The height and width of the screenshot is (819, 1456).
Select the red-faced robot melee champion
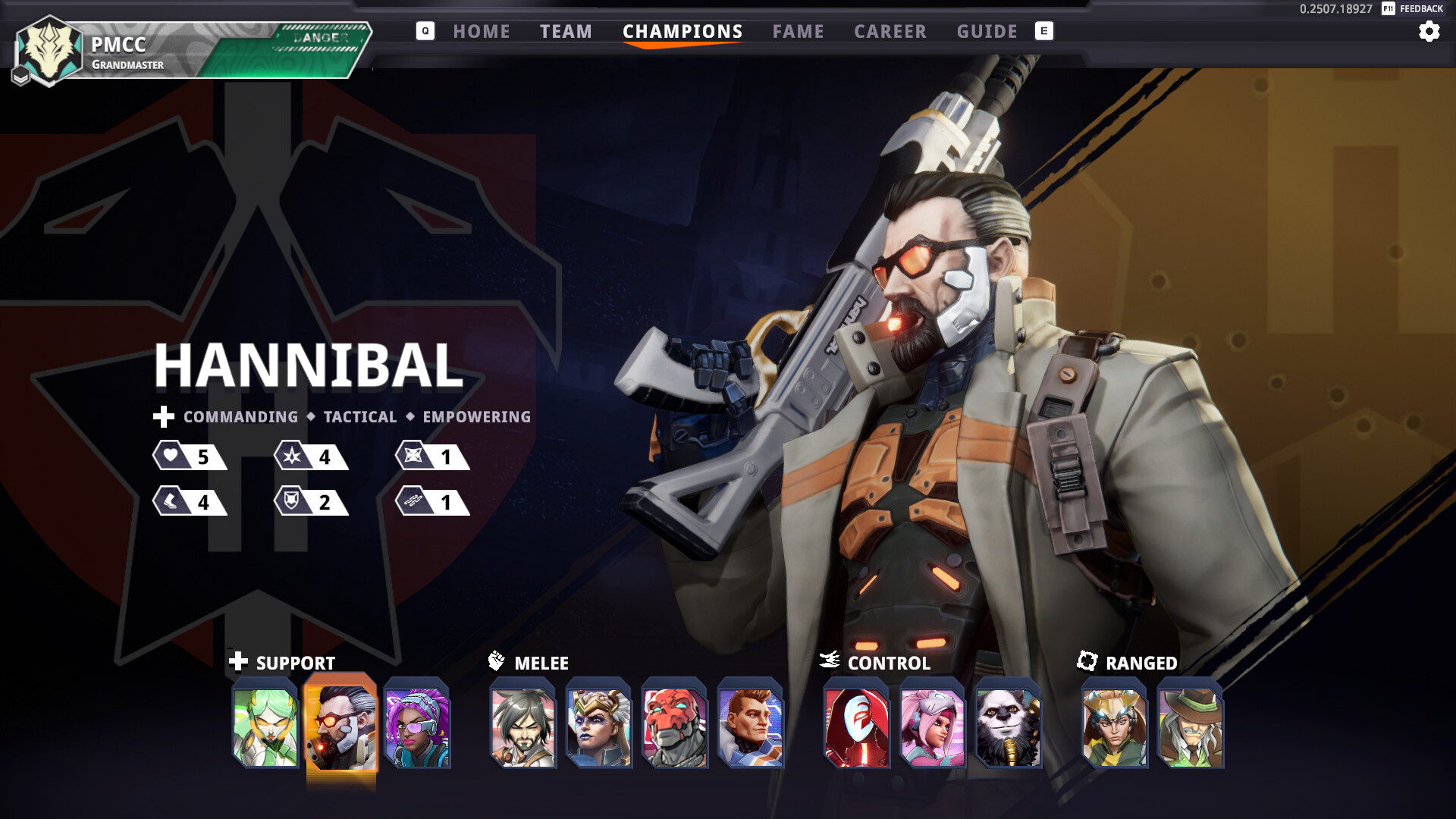pos(675,724)
